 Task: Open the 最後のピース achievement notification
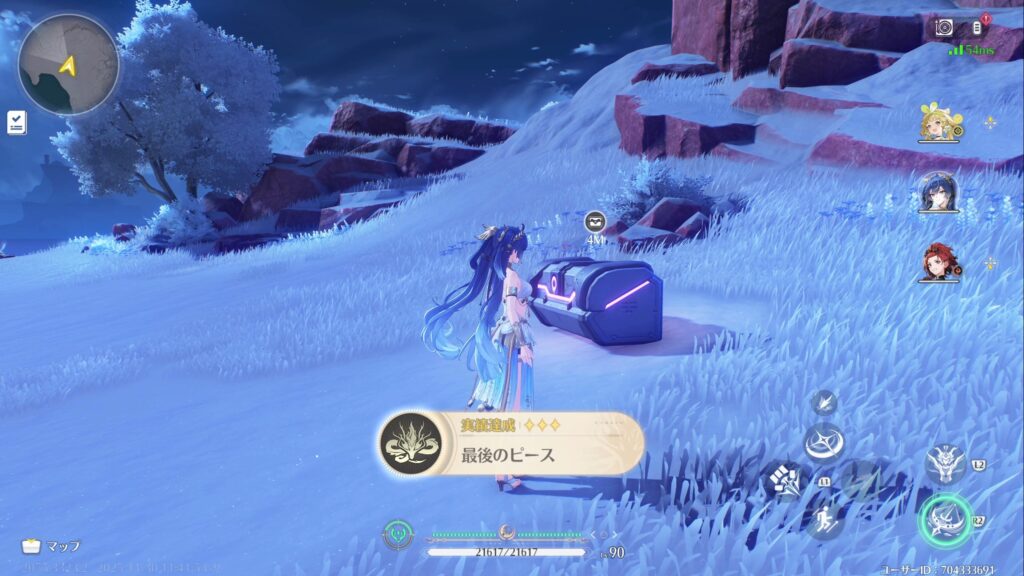point(510,444)
